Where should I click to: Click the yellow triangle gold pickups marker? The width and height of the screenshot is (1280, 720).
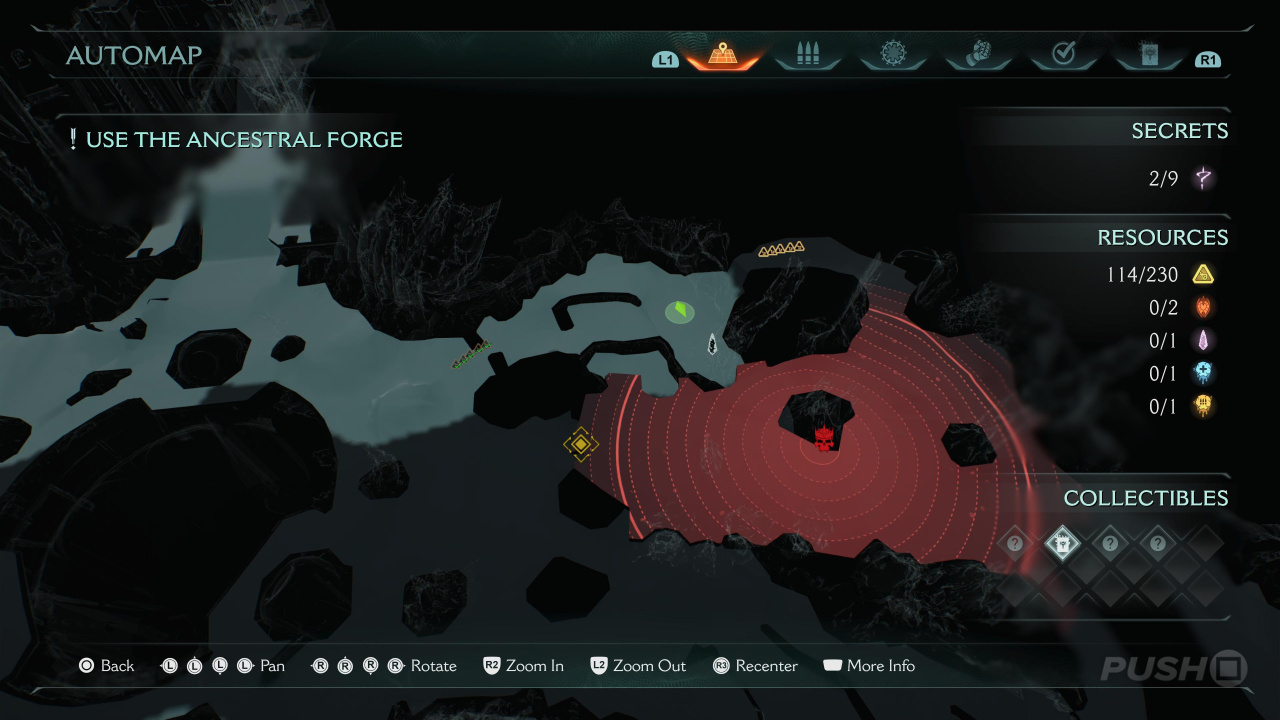pos(781,248)
